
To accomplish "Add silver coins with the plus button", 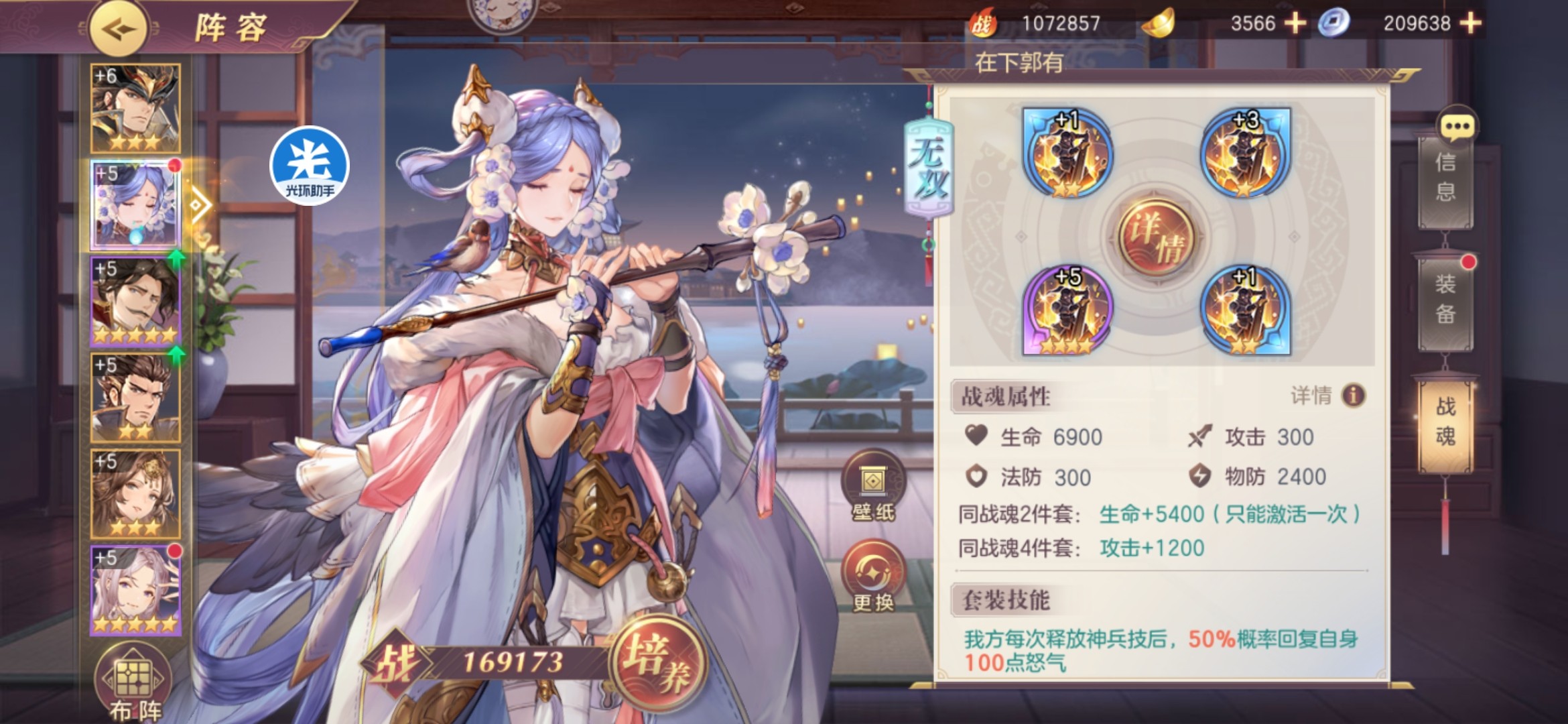I will point(1470,23).
